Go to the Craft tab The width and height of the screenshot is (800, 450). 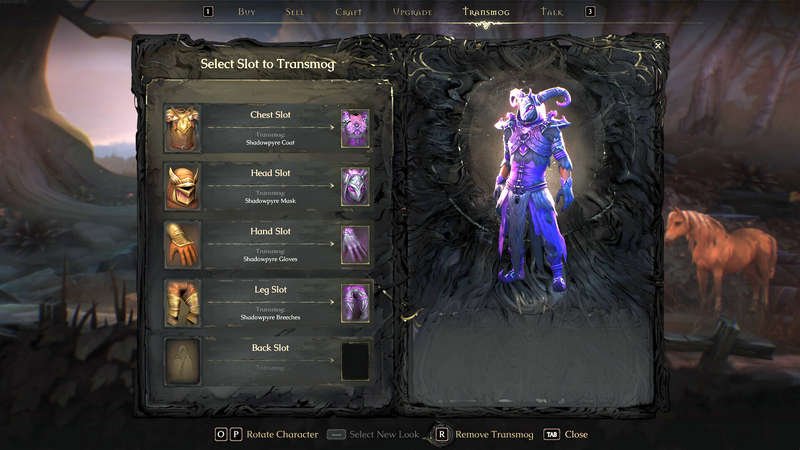coord(349,12)
